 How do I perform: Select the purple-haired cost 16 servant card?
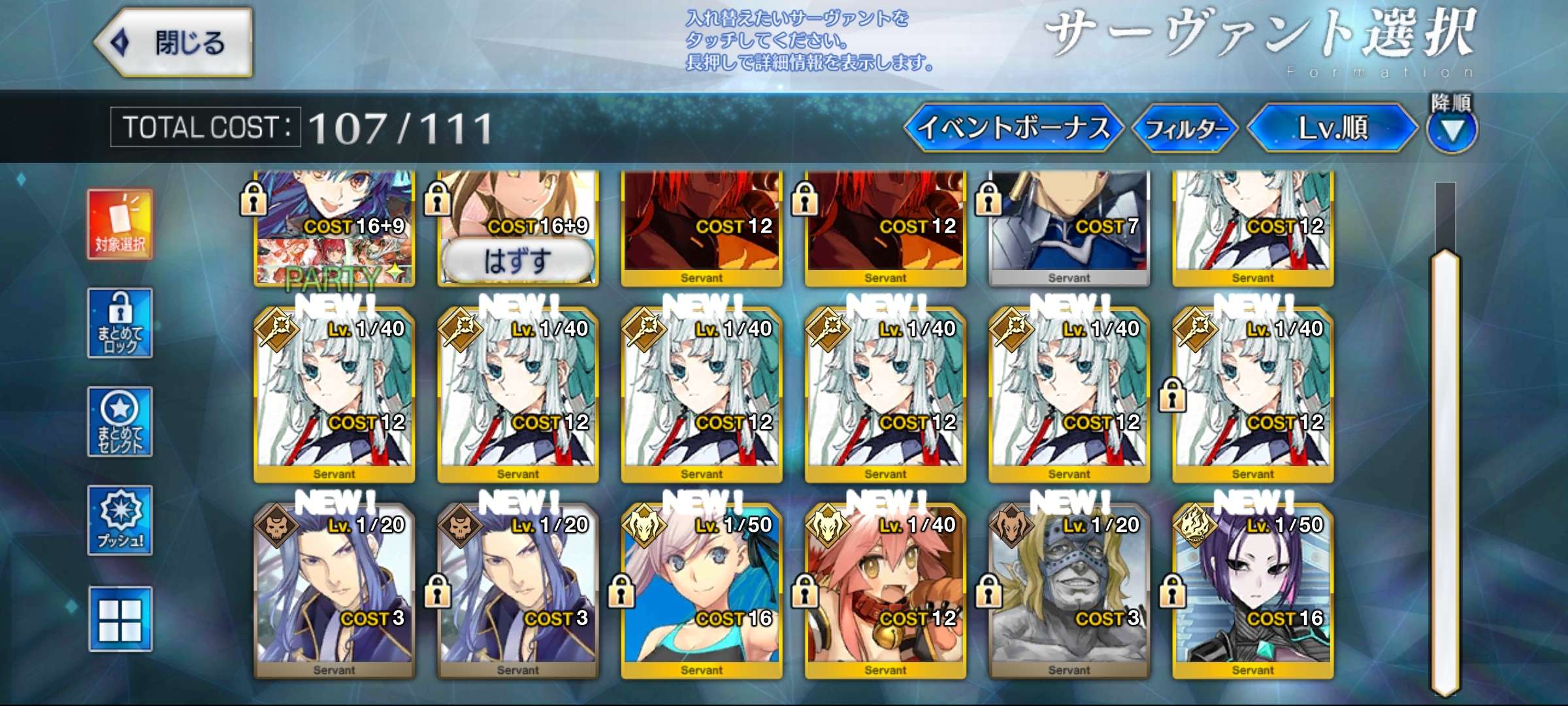(1252, 588)
